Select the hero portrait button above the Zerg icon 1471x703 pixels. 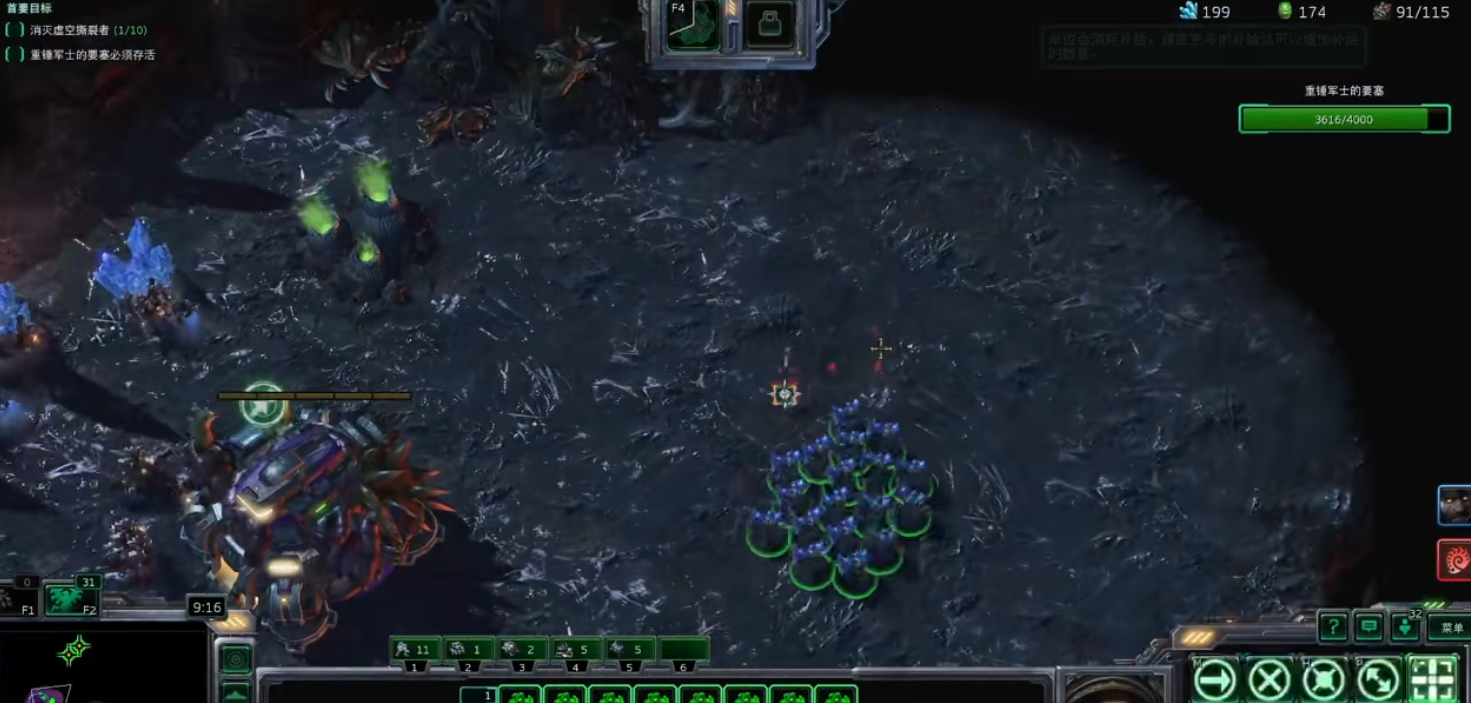(1454, 505)
